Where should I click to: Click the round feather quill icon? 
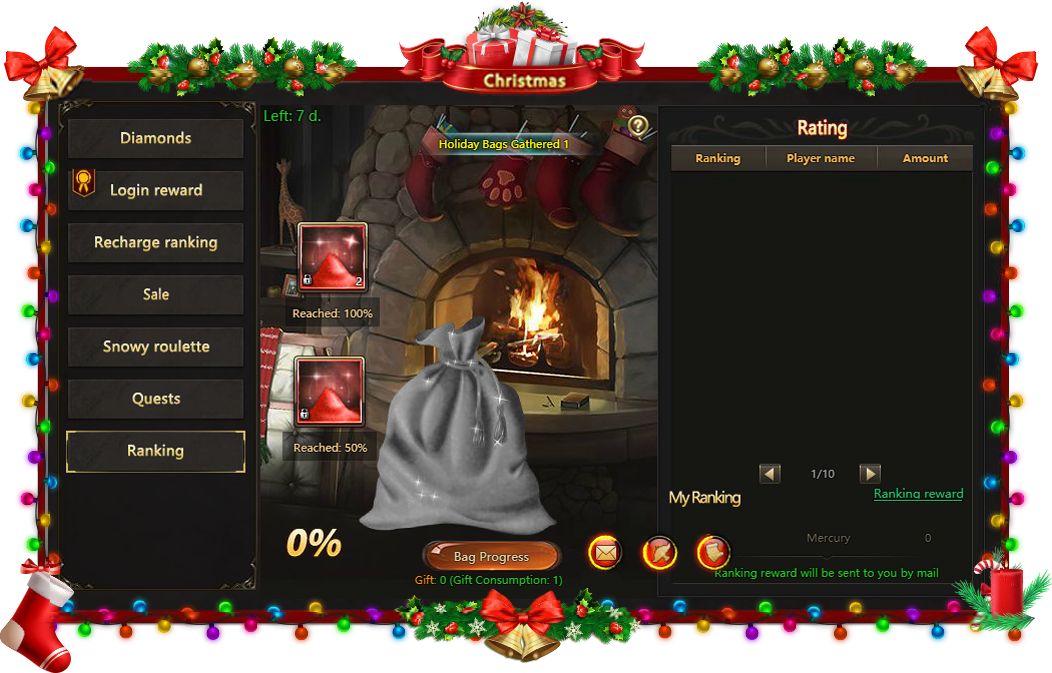(659, 551)
